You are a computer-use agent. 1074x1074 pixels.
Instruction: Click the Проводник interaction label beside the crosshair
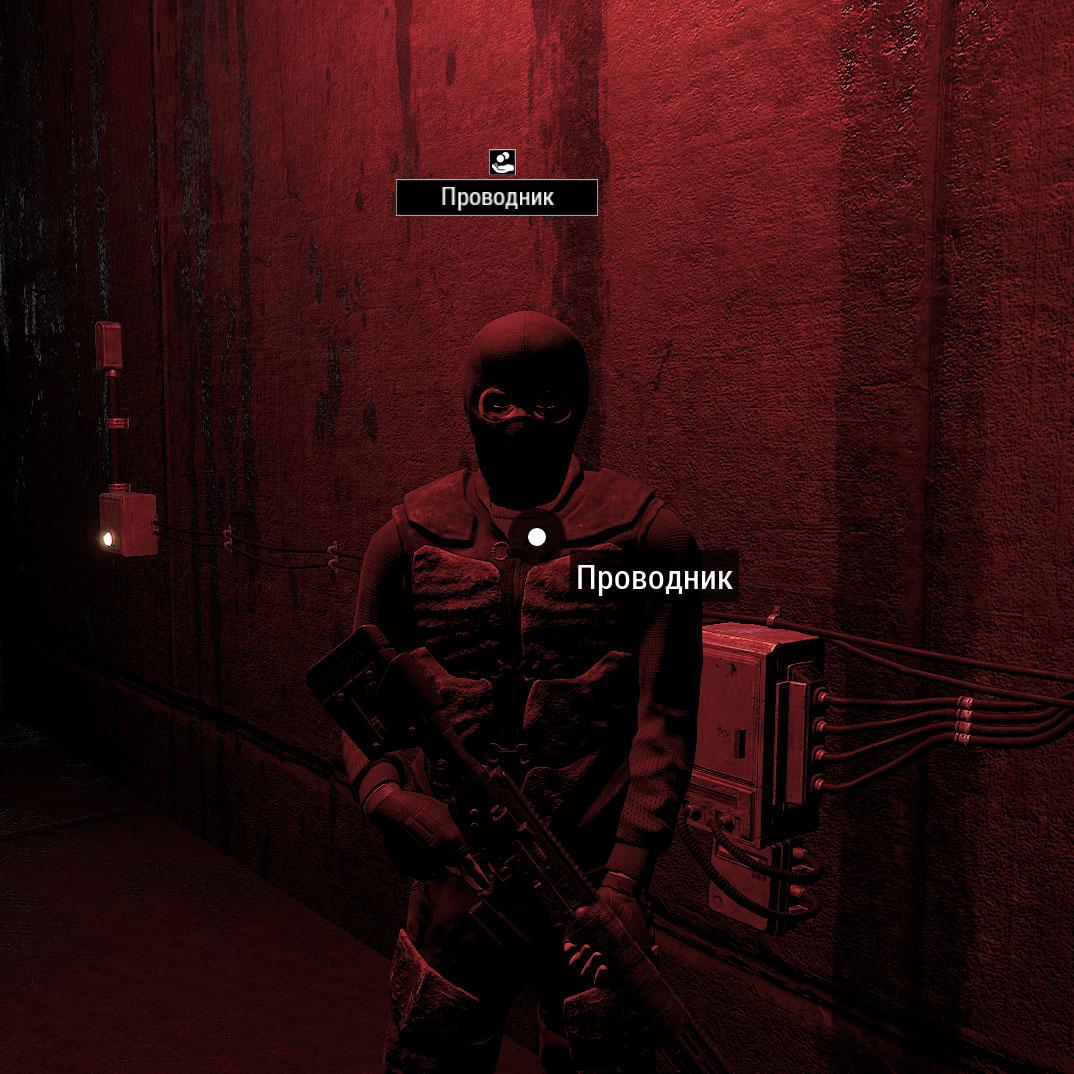654,578
